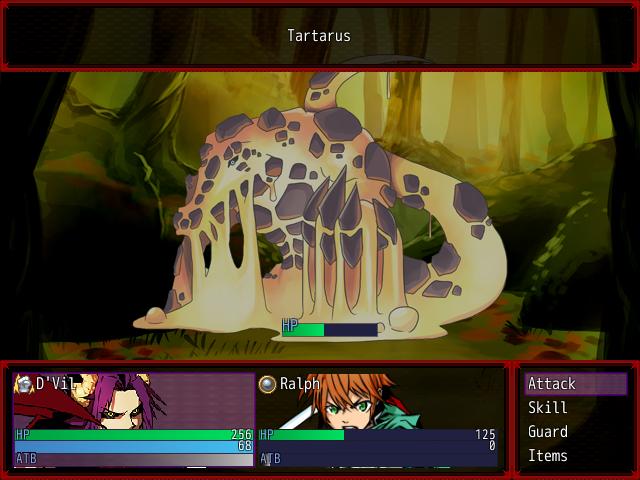
Task: Select the Guard command
Action: pos(574,432)
